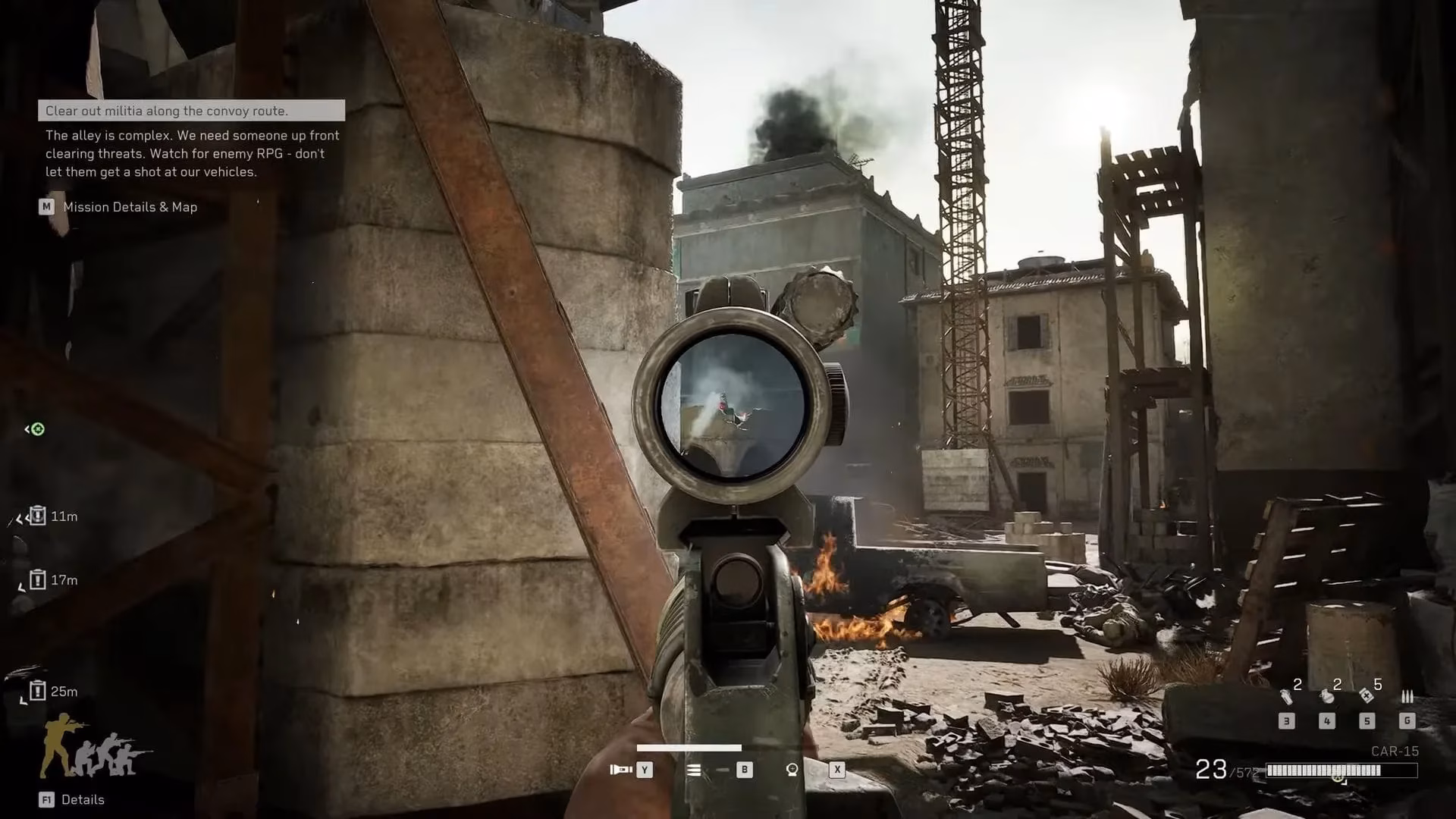
Task: Toggle the flashlight icon
Action: [x=621, y=770]
